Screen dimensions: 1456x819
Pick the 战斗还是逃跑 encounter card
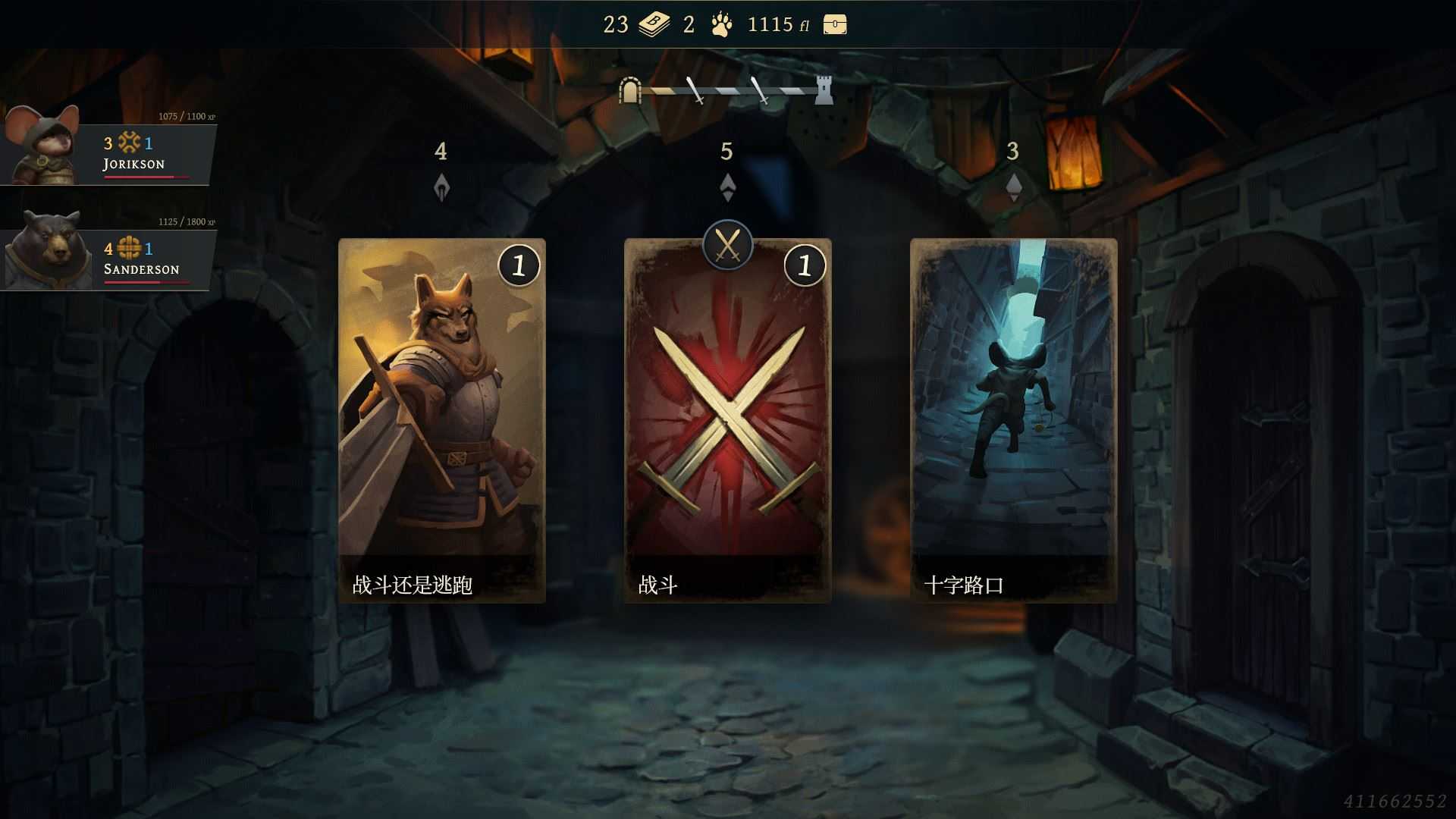coord(443,421)
